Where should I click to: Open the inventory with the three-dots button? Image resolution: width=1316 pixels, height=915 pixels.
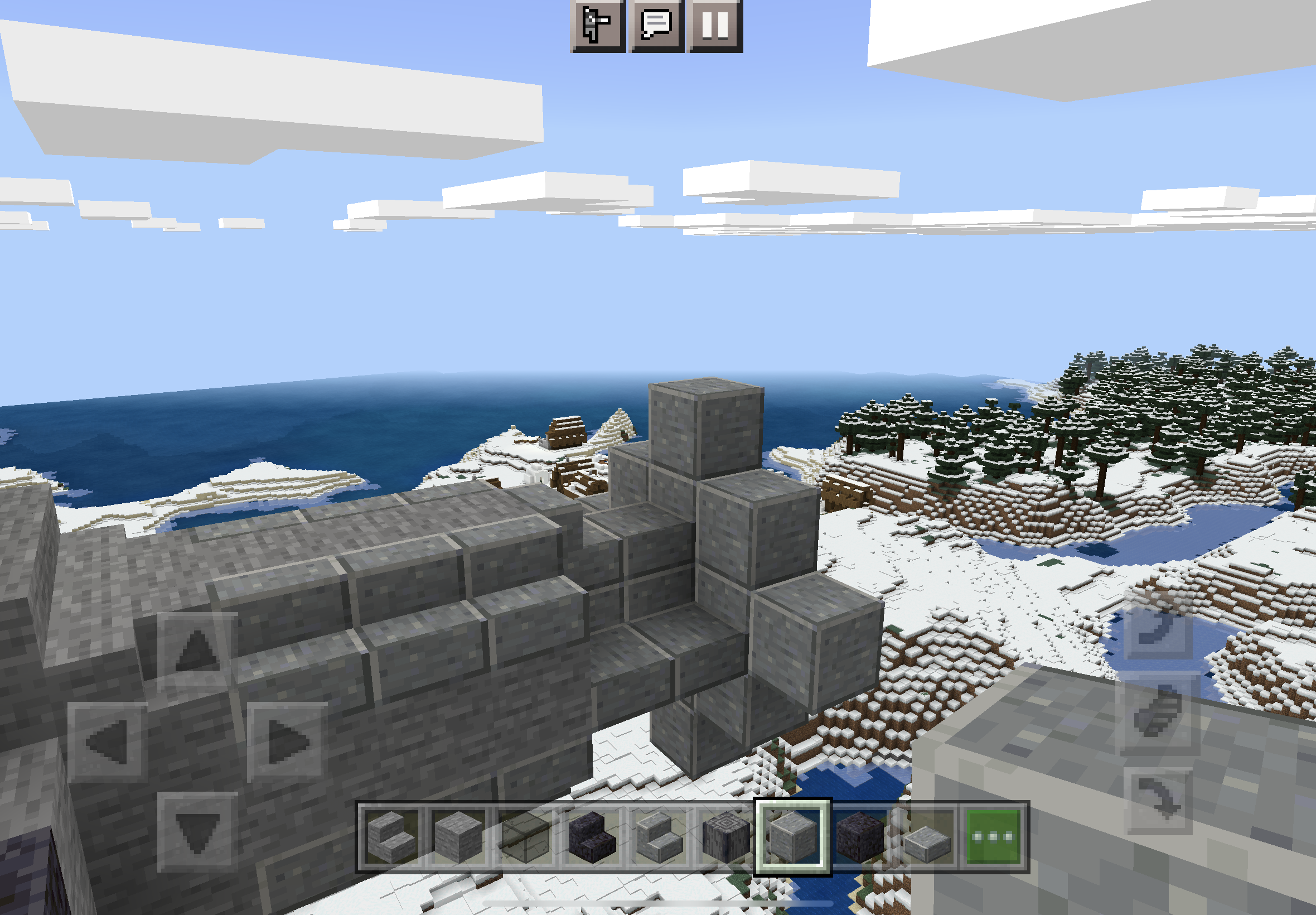993,837
